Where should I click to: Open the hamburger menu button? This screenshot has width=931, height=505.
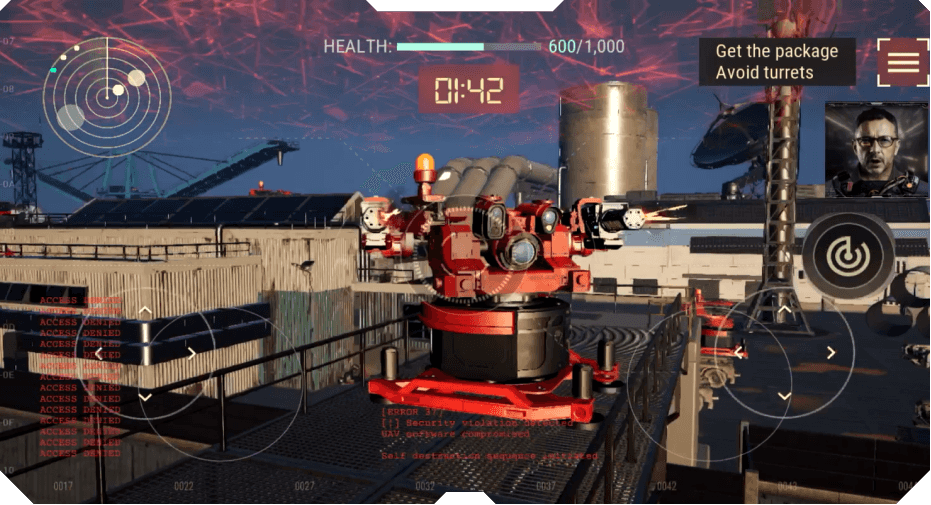pyautogui.click(x=902, y=62)
